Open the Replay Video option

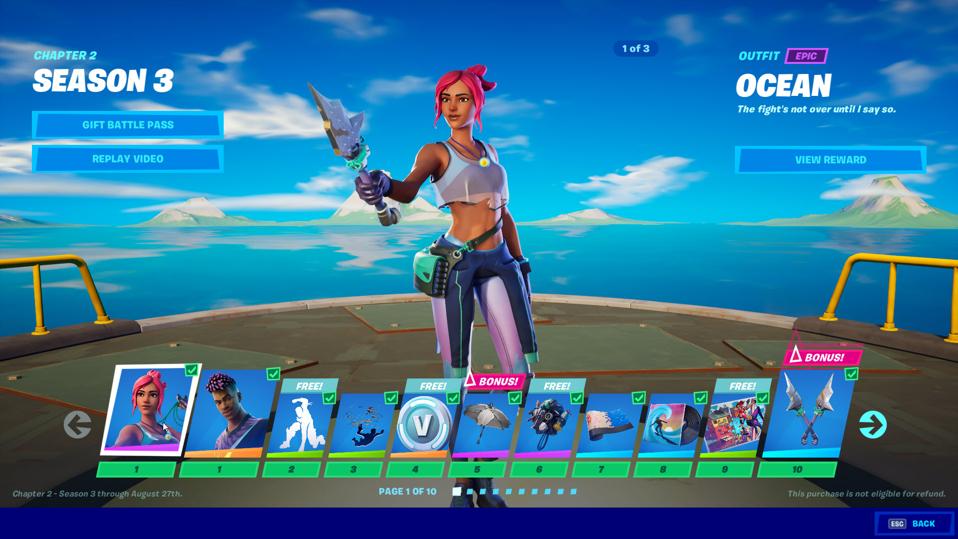pos(127,159)
